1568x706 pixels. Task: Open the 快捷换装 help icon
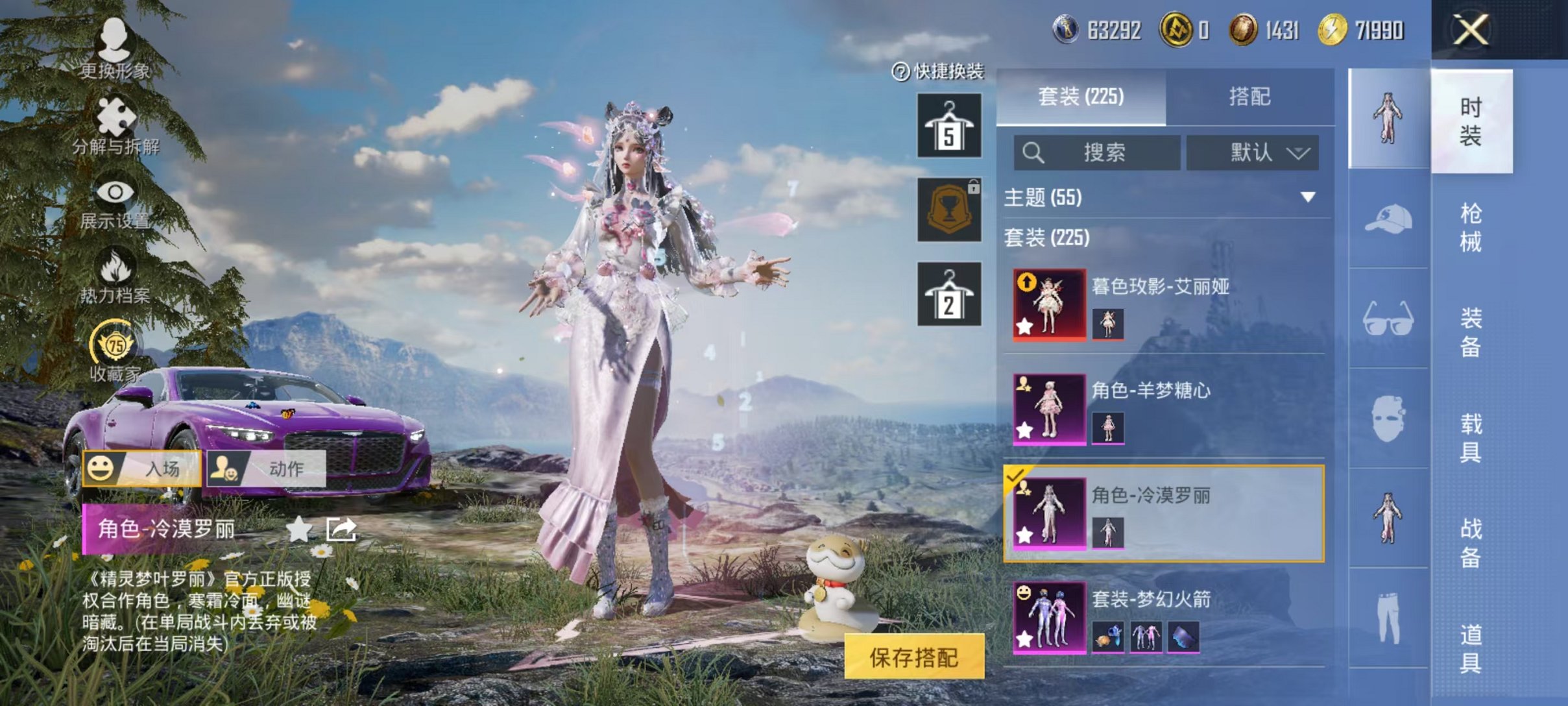point(902,73)
